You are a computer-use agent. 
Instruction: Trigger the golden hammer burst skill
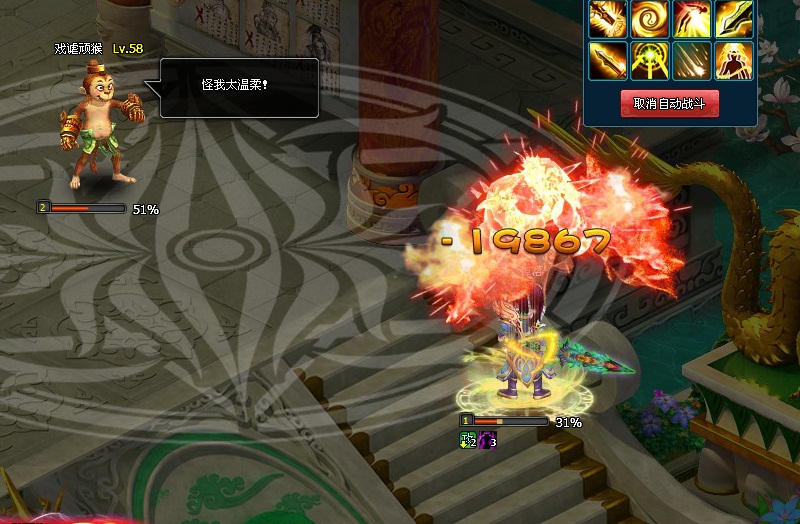tap(608, 19)
